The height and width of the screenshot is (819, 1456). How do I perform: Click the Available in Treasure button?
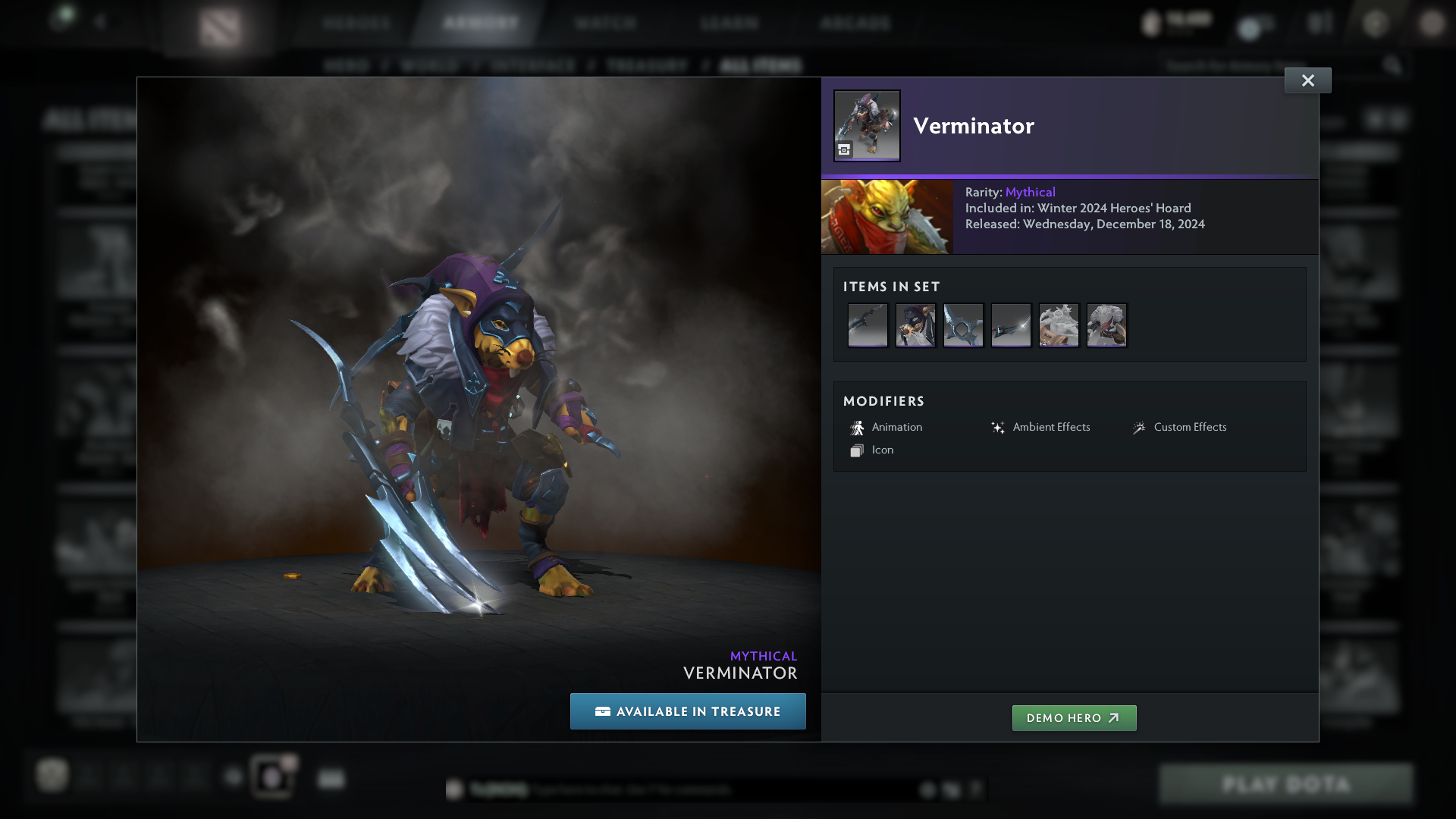click(x=688, y=711)
